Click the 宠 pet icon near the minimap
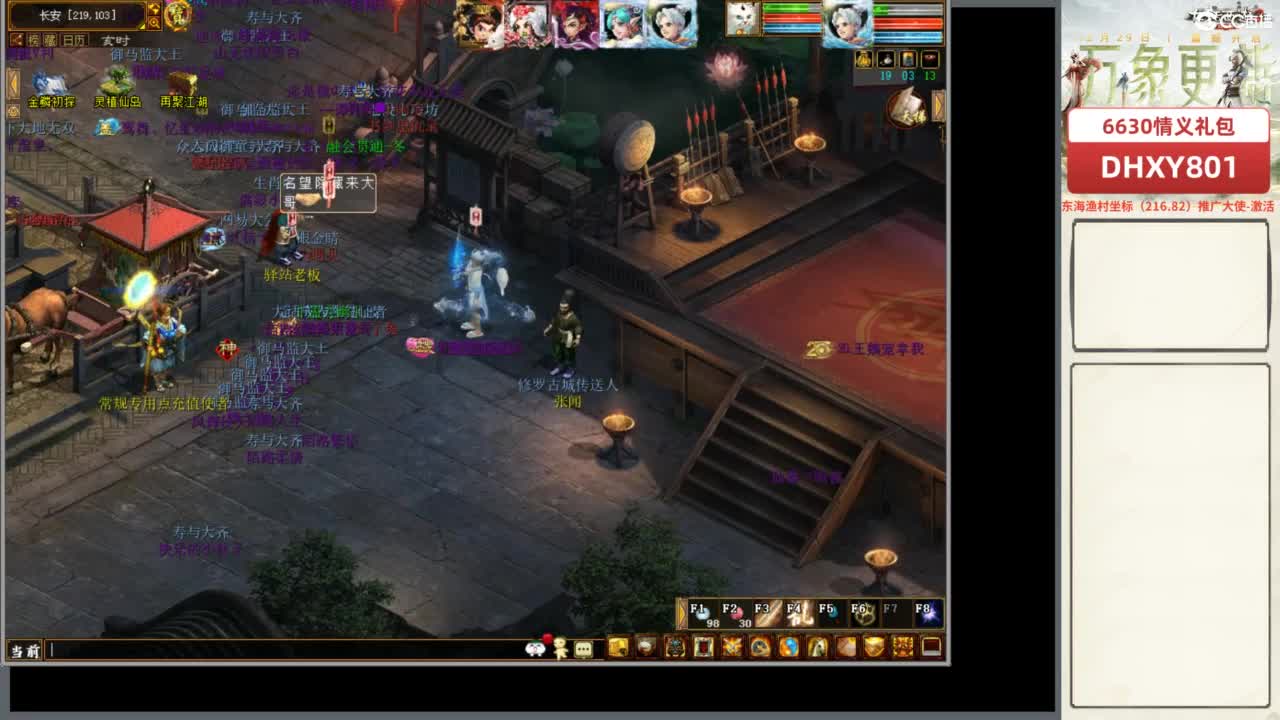The image size is (1280, 720). [178, 15]
